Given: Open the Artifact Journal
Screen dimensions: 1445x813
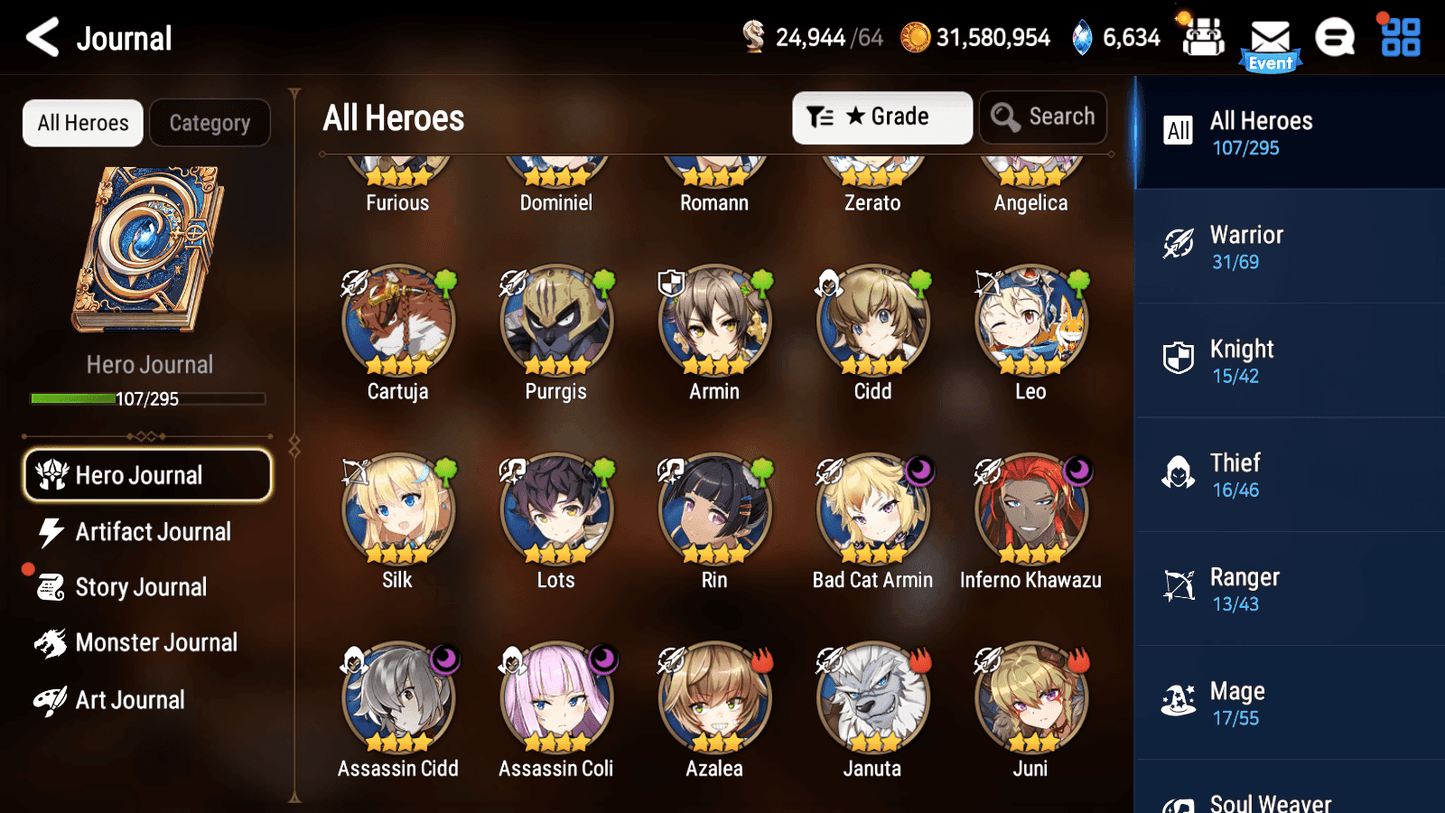Looking at the screenshot, I should (x=152, y=532).
